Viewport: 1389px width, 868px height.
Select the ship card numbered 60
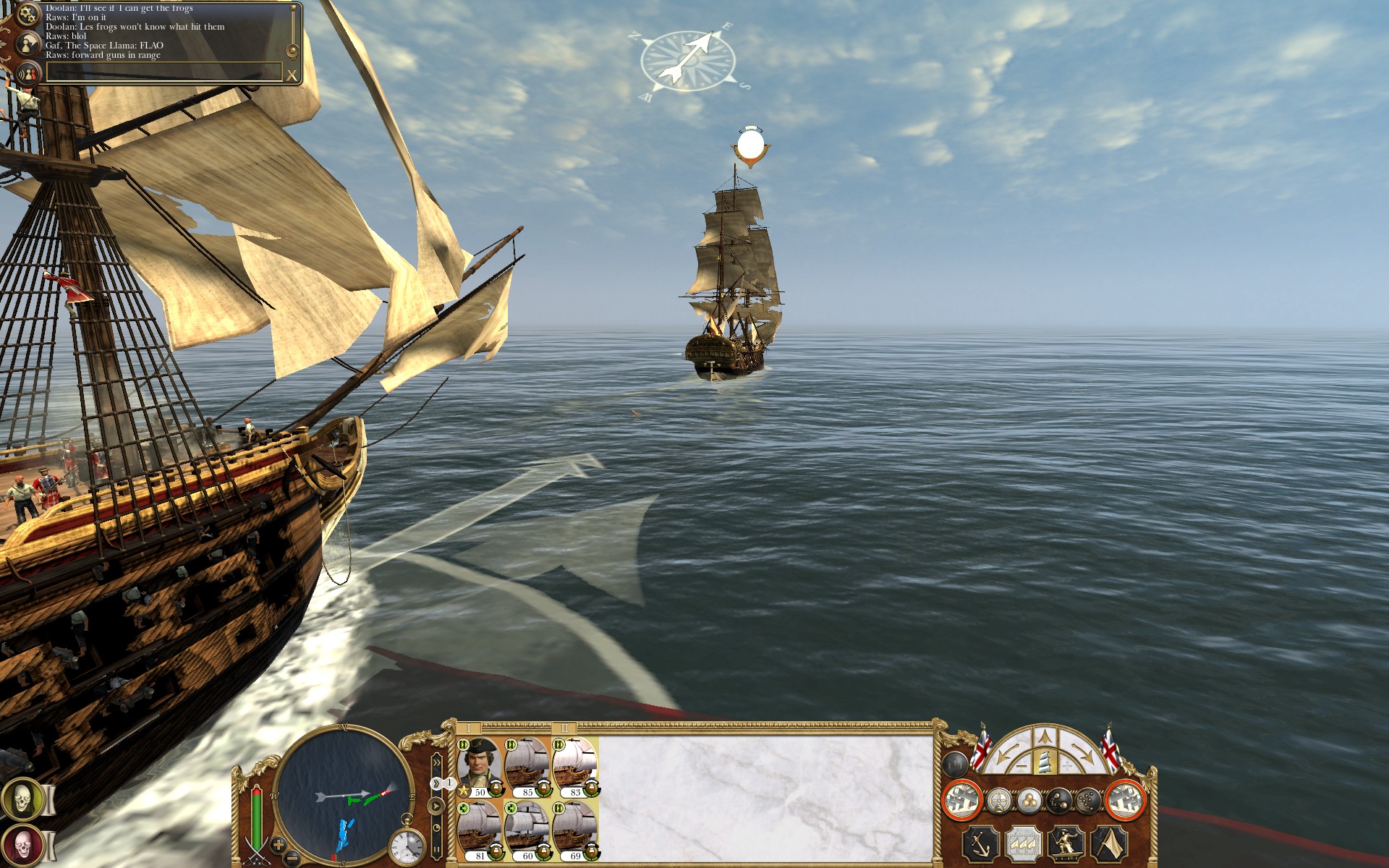tap(527, 830)
